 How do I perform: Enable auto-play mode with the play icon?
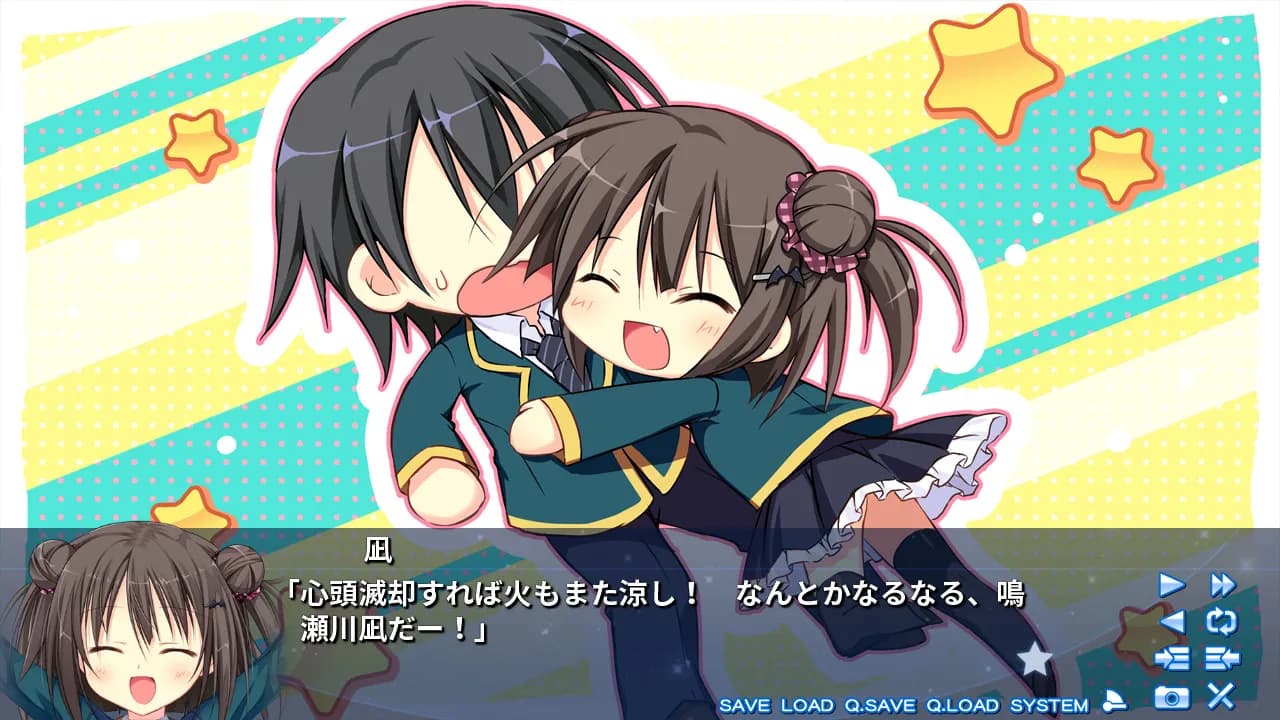1171,584
